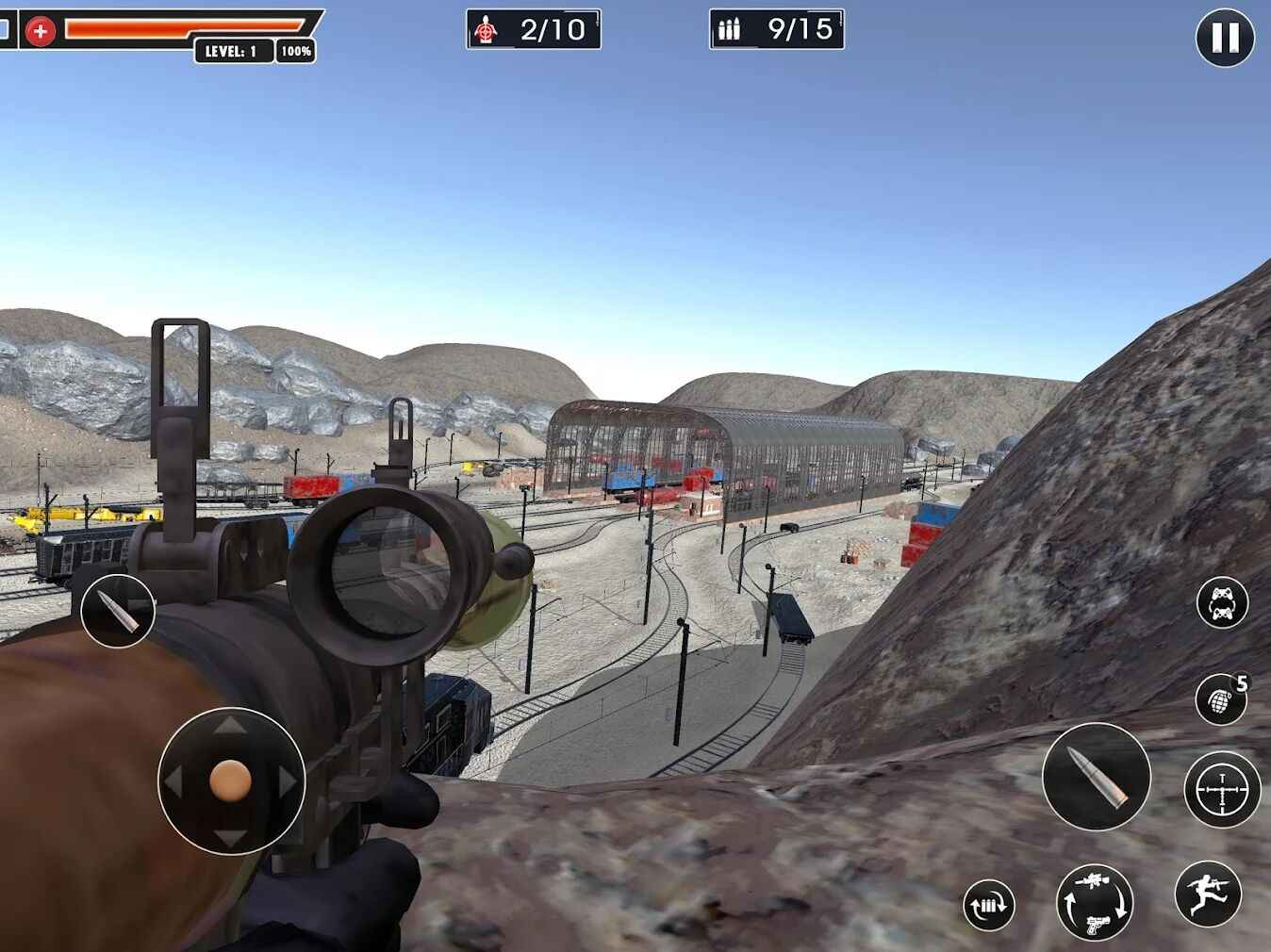Throw a grenade using the grenade icon
Viewport: 1271px width, 952px height.
point(1220,700)
